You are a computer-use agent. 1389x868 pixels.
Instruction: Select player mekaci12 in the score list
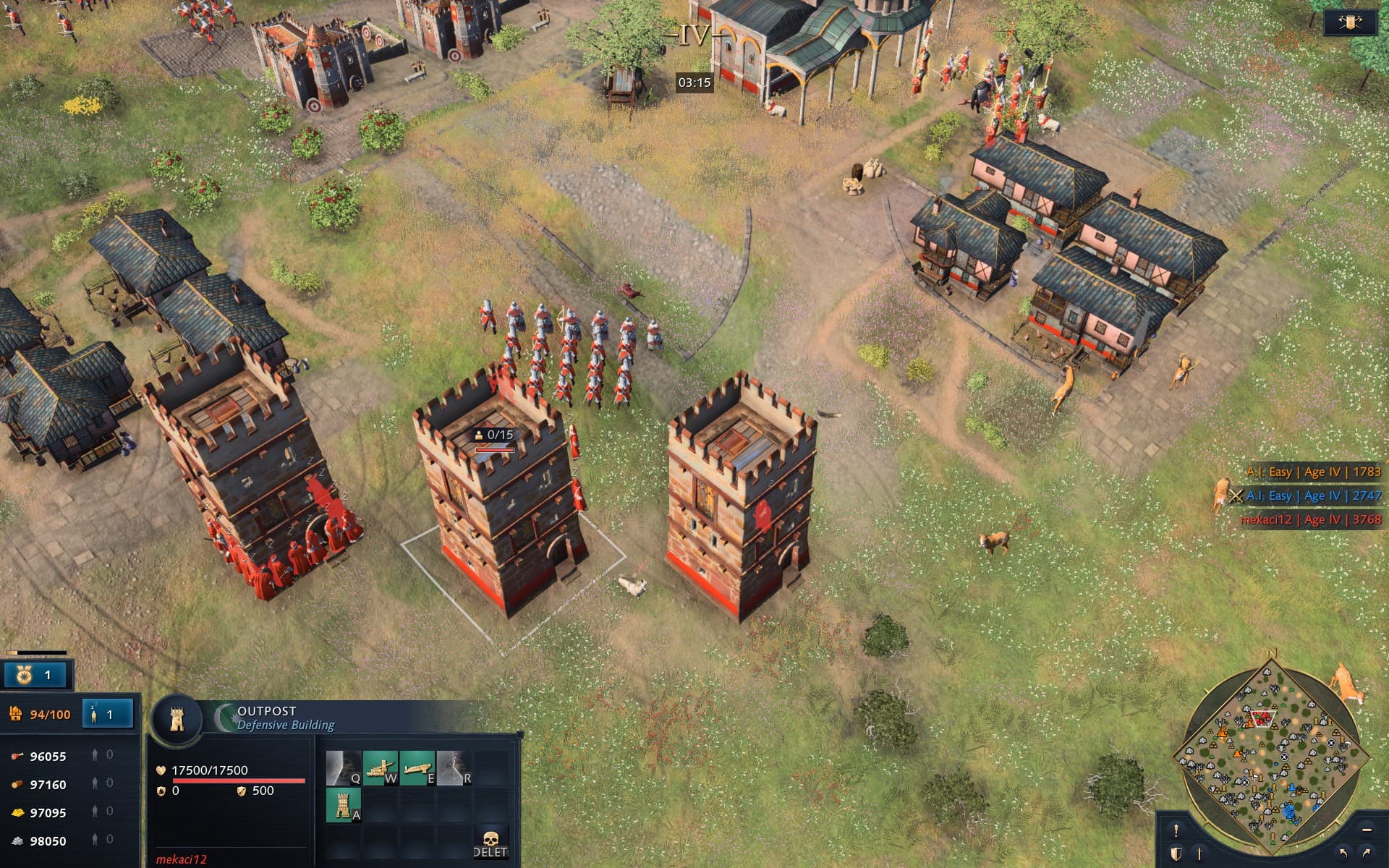[1310, 519]
